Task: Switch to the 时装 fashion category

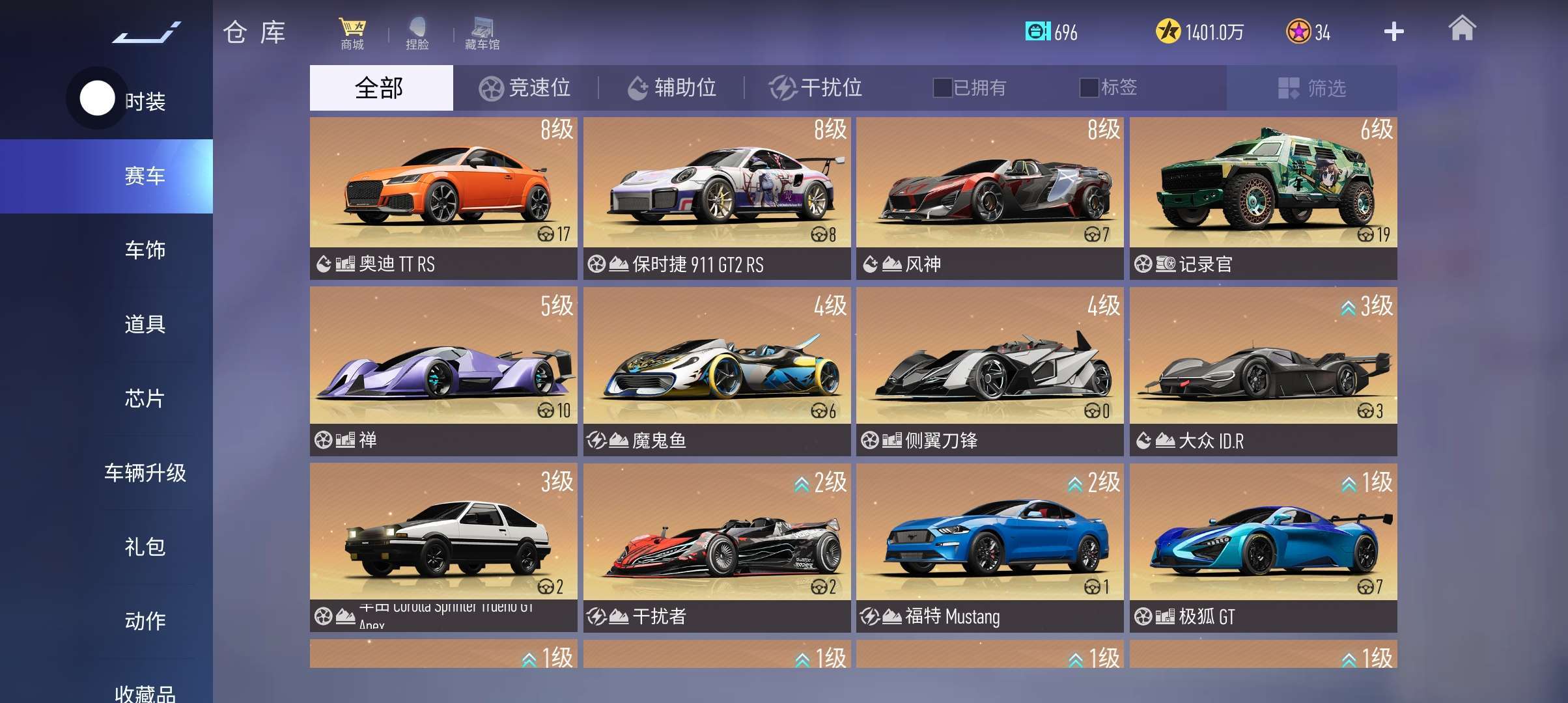Action: click(145, 102)
